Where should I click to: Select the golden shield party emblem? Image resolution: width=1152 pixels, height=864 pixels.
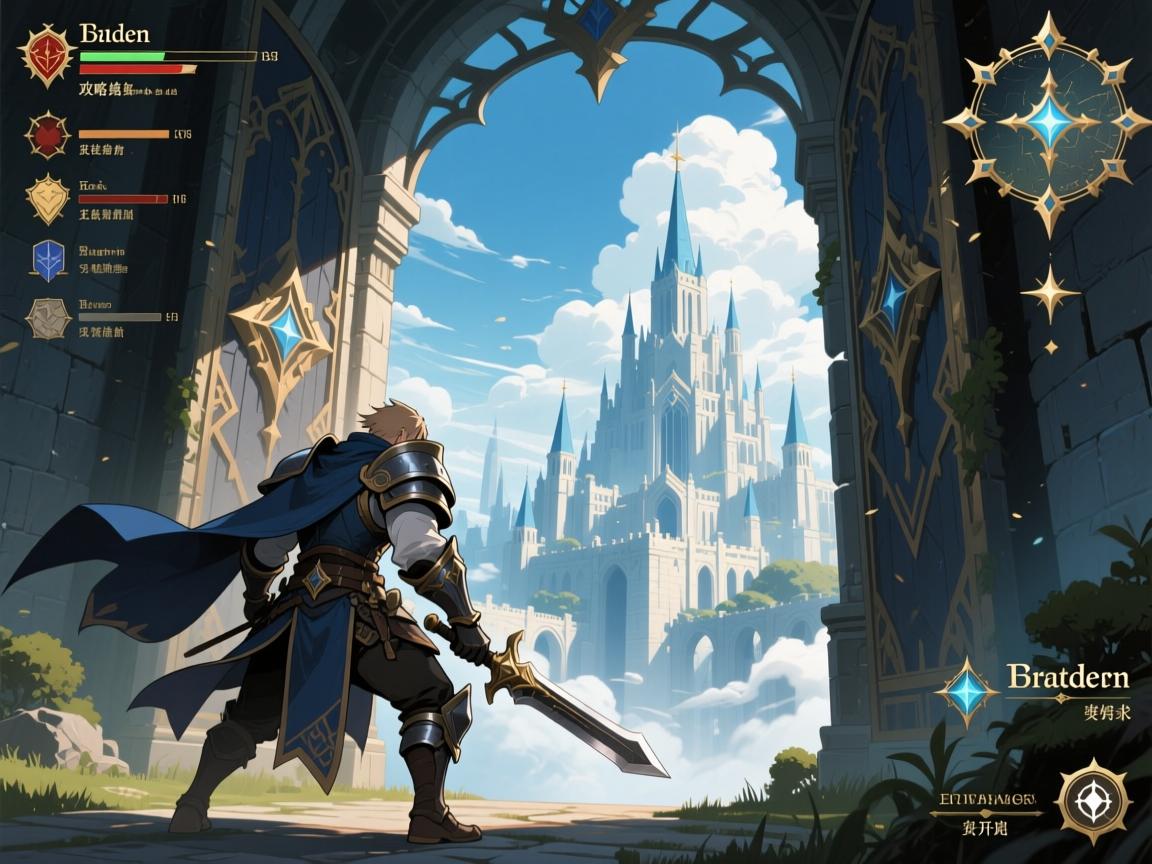(x=47, y=198)
